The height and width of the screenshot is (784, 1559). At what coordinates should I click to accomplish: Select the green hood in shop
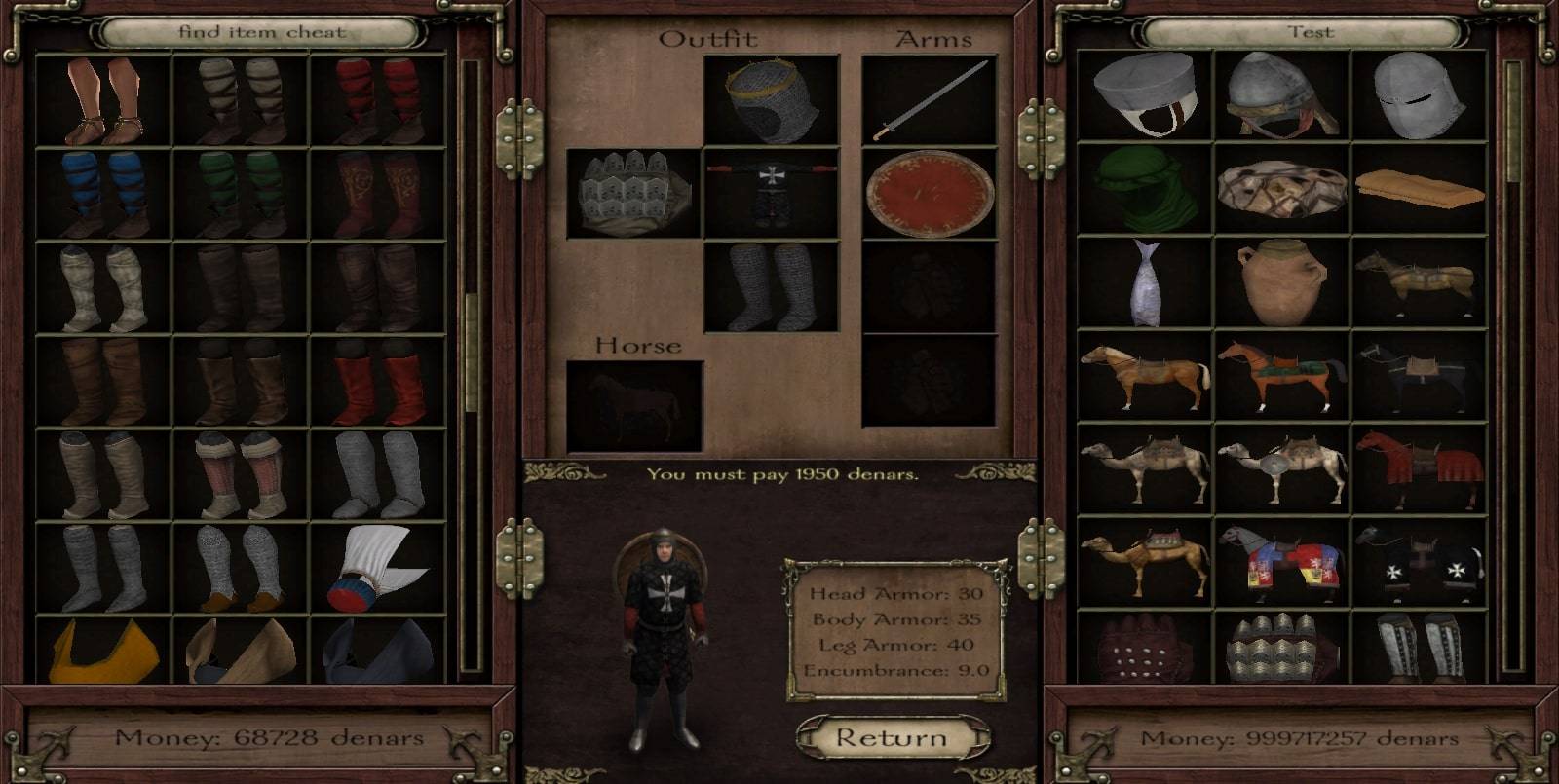pos(1144,189)
